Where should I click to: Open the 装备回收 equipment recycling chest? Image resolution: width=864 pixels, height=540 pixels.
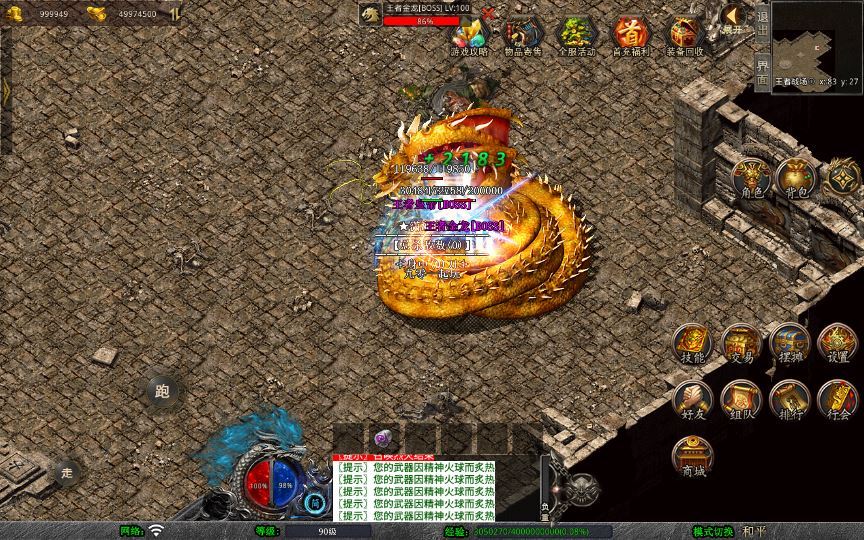coord(685,36)
